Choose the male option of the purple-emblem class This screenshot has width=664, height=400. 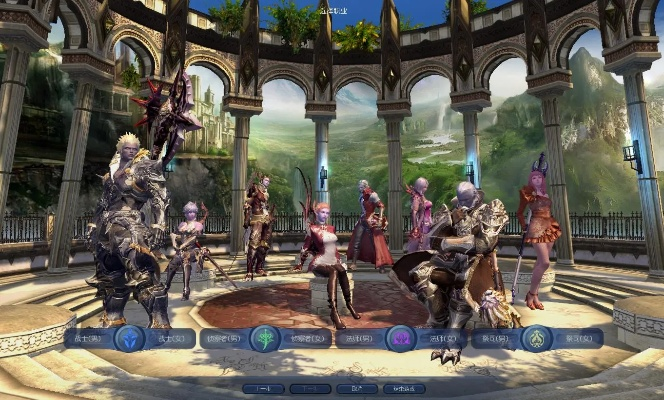coord(360,339)
